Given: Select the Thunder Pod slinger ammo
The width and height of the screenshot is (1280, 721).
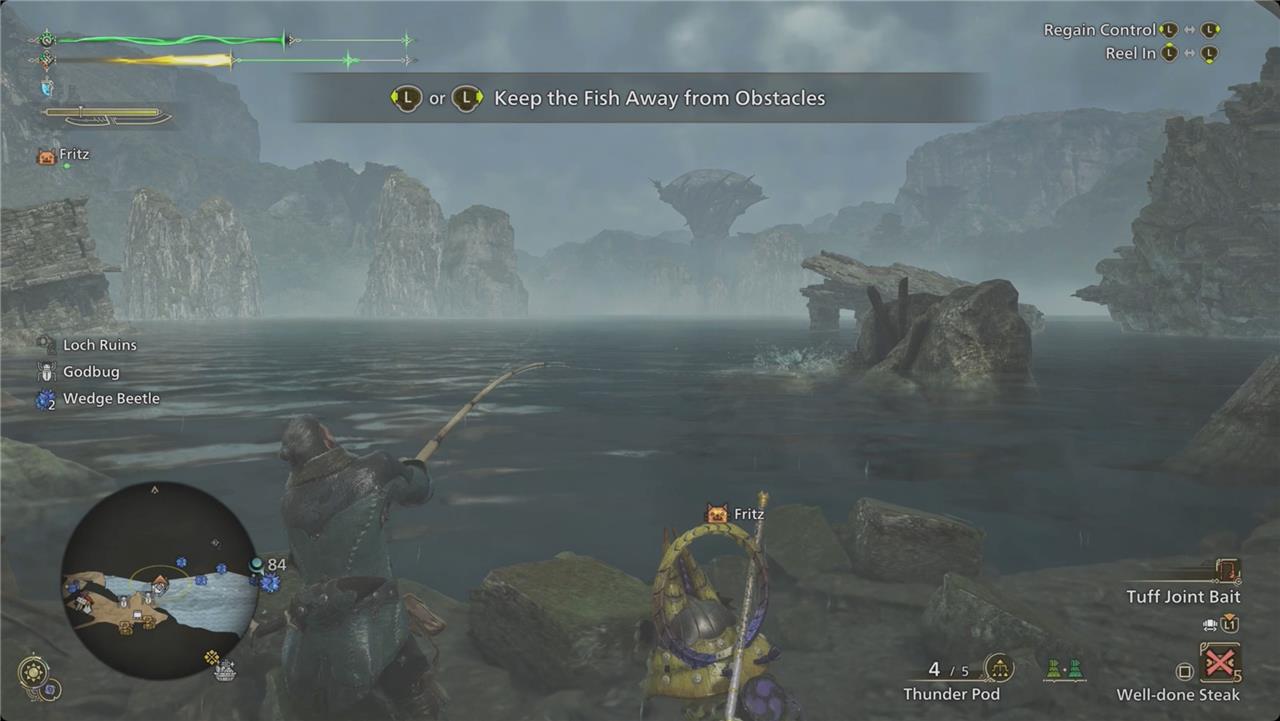Looking at the screenshot, I should 998,668.
